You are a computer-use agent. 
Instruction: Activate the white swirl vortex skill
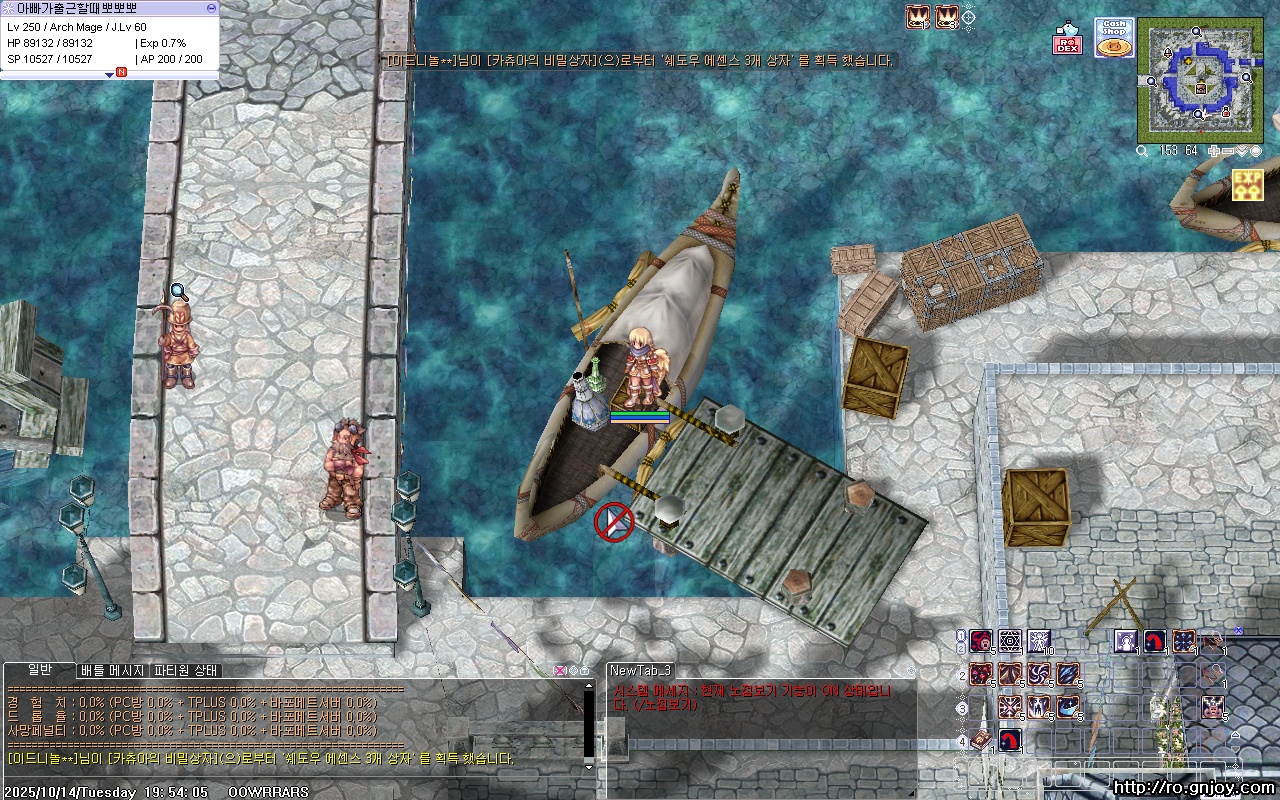pos(1039,674)
